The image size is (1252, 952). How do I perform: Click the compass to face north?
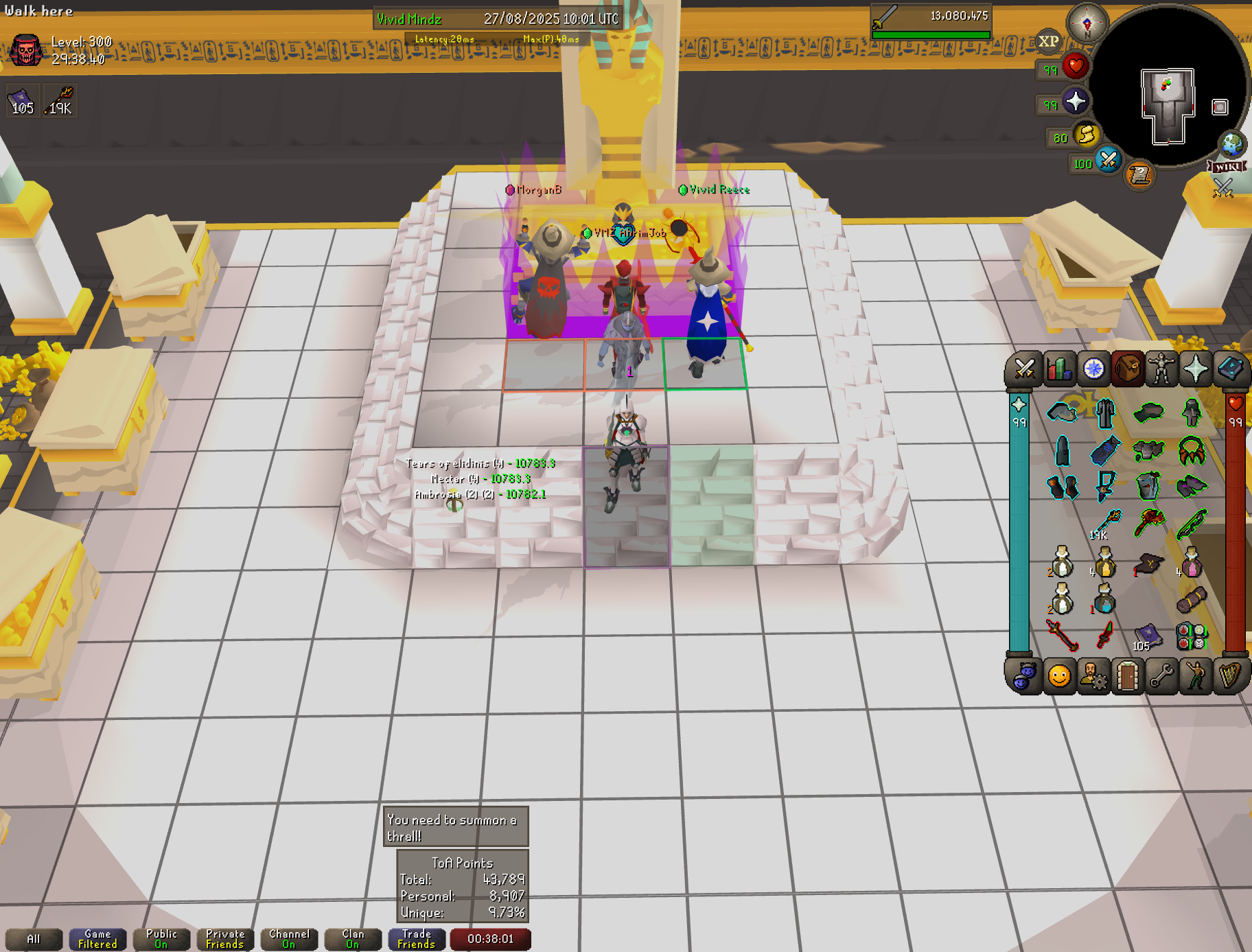point(1087,24)
